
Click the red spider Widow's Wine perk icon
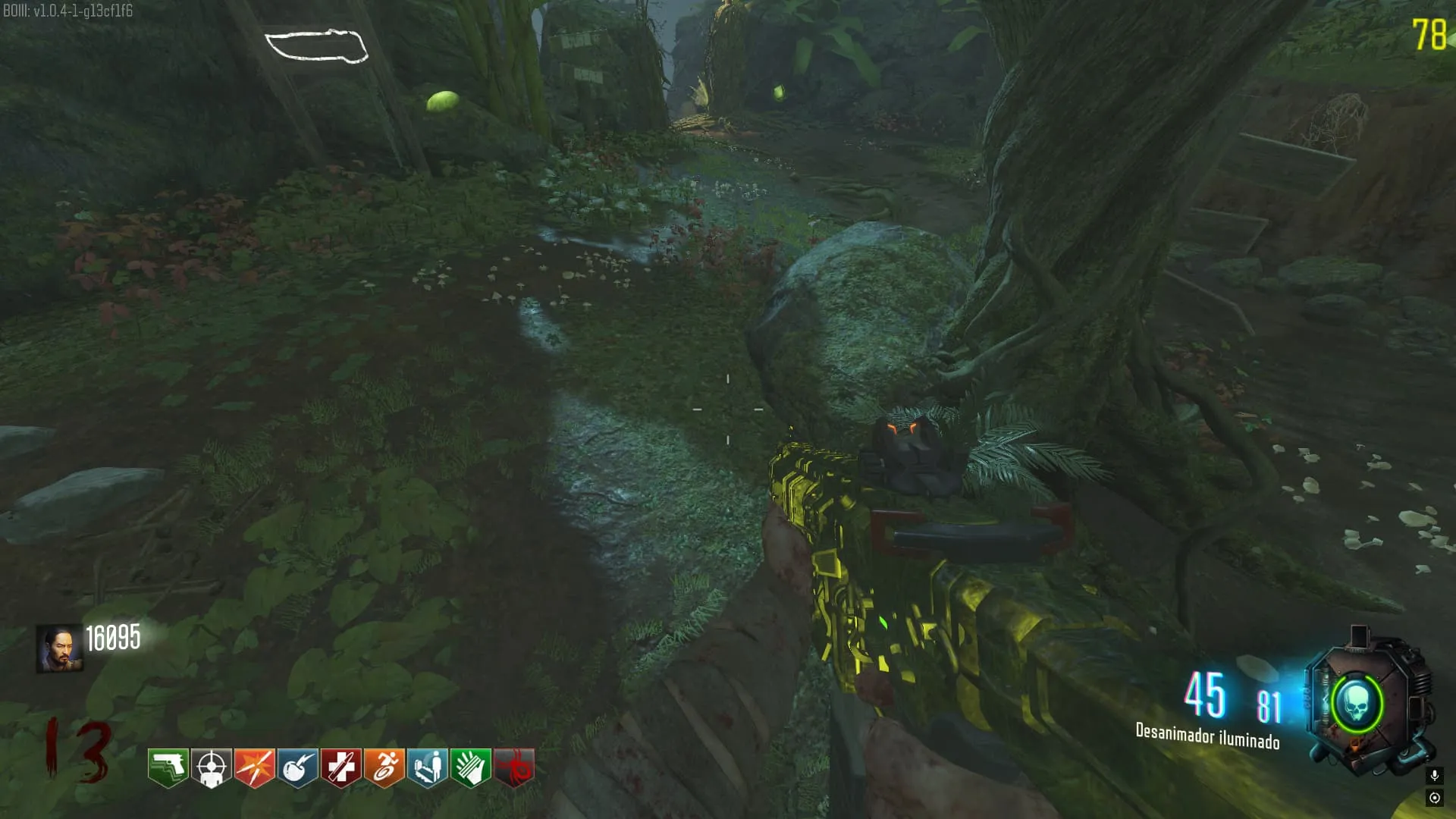coord(514,767)
